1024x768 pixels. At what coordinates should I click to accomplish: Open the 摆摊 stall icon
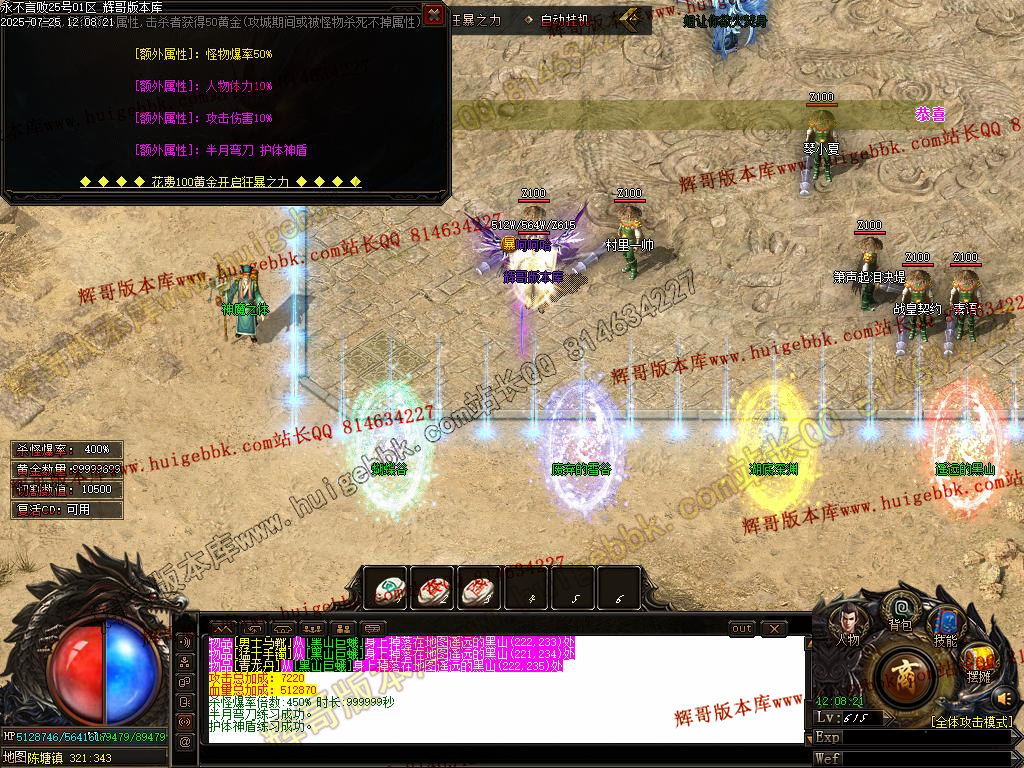tap(979, 663)
